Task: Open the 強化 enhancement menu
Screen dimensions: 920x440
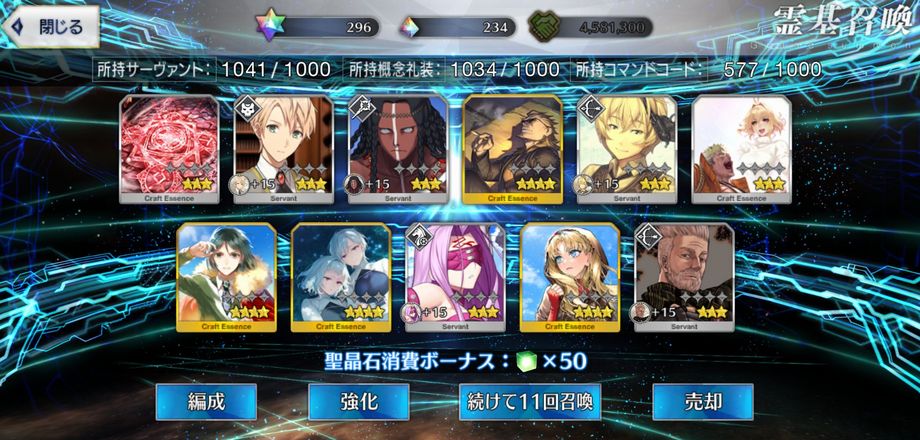Action: click(x=358, y=402)
